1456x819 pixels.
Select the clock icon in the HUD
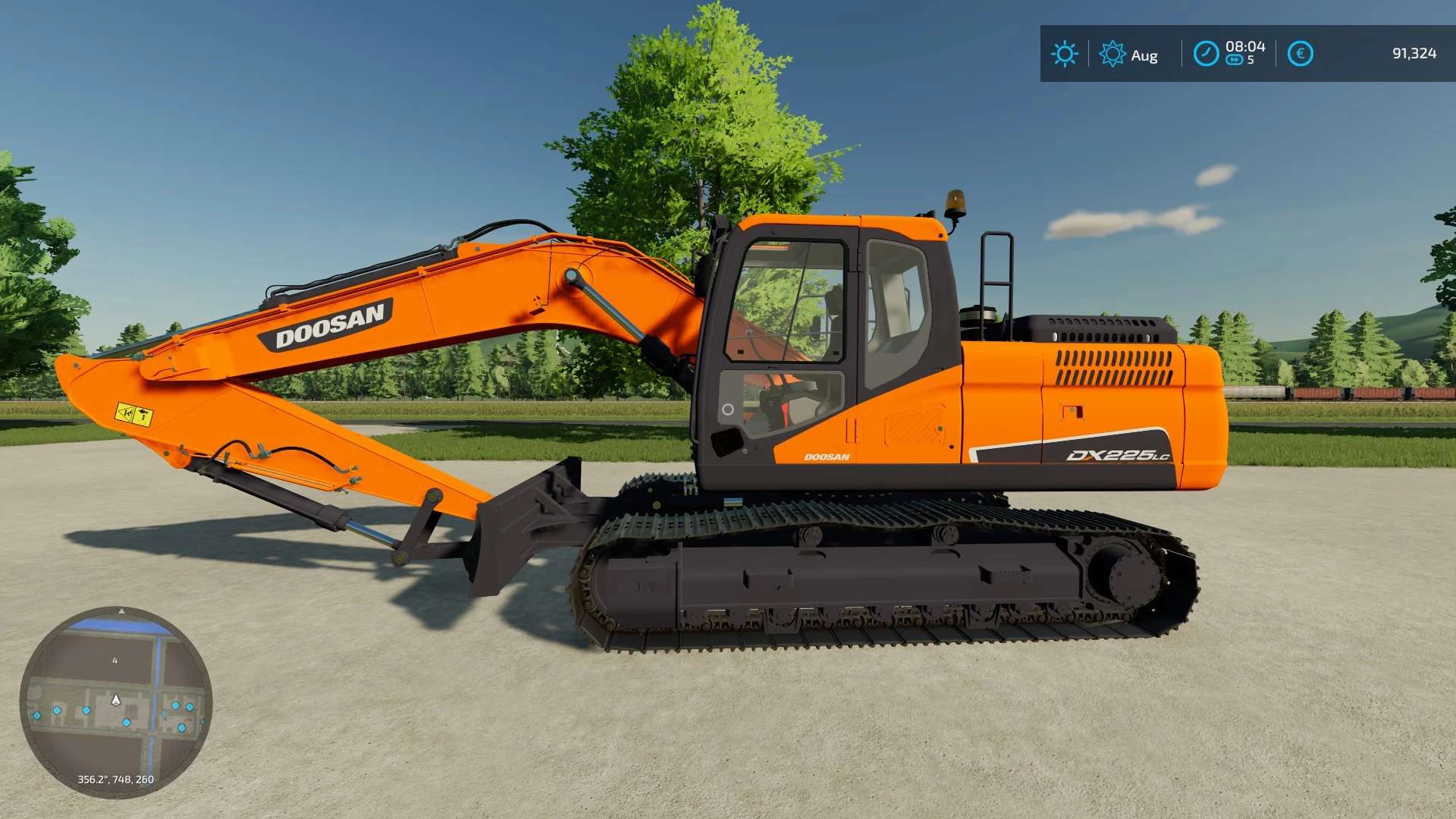pos(1206,55)
